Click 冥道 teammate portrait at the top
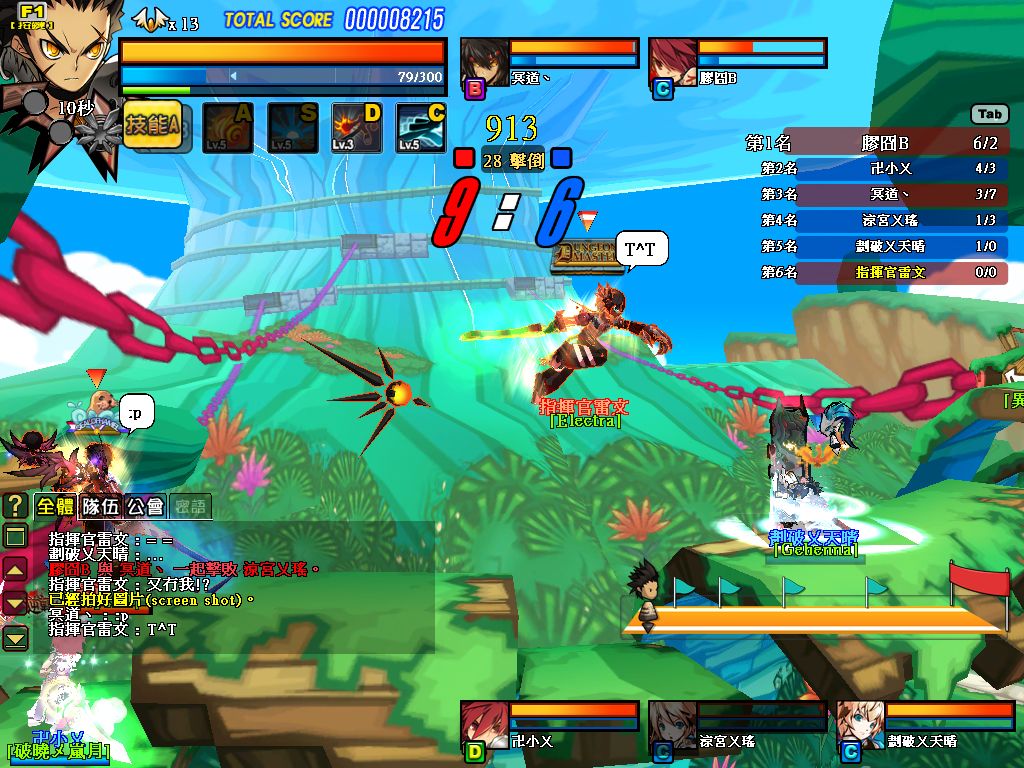Viewport: 1024px width, 768px height. point(484,62)
